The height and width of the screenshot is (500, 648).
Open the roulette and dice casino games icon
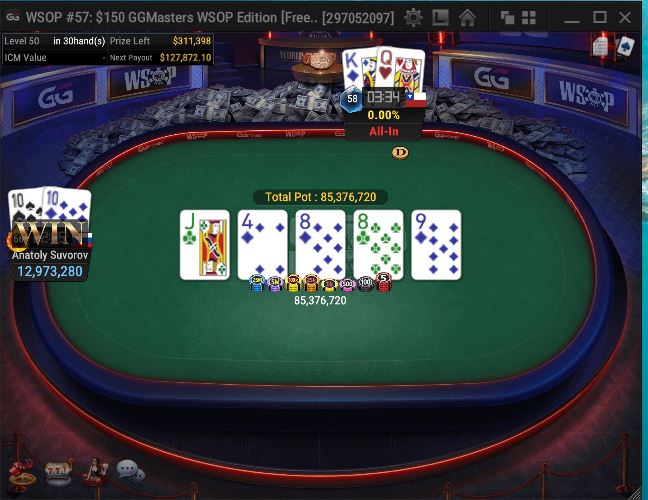click(x=19, y=469)
